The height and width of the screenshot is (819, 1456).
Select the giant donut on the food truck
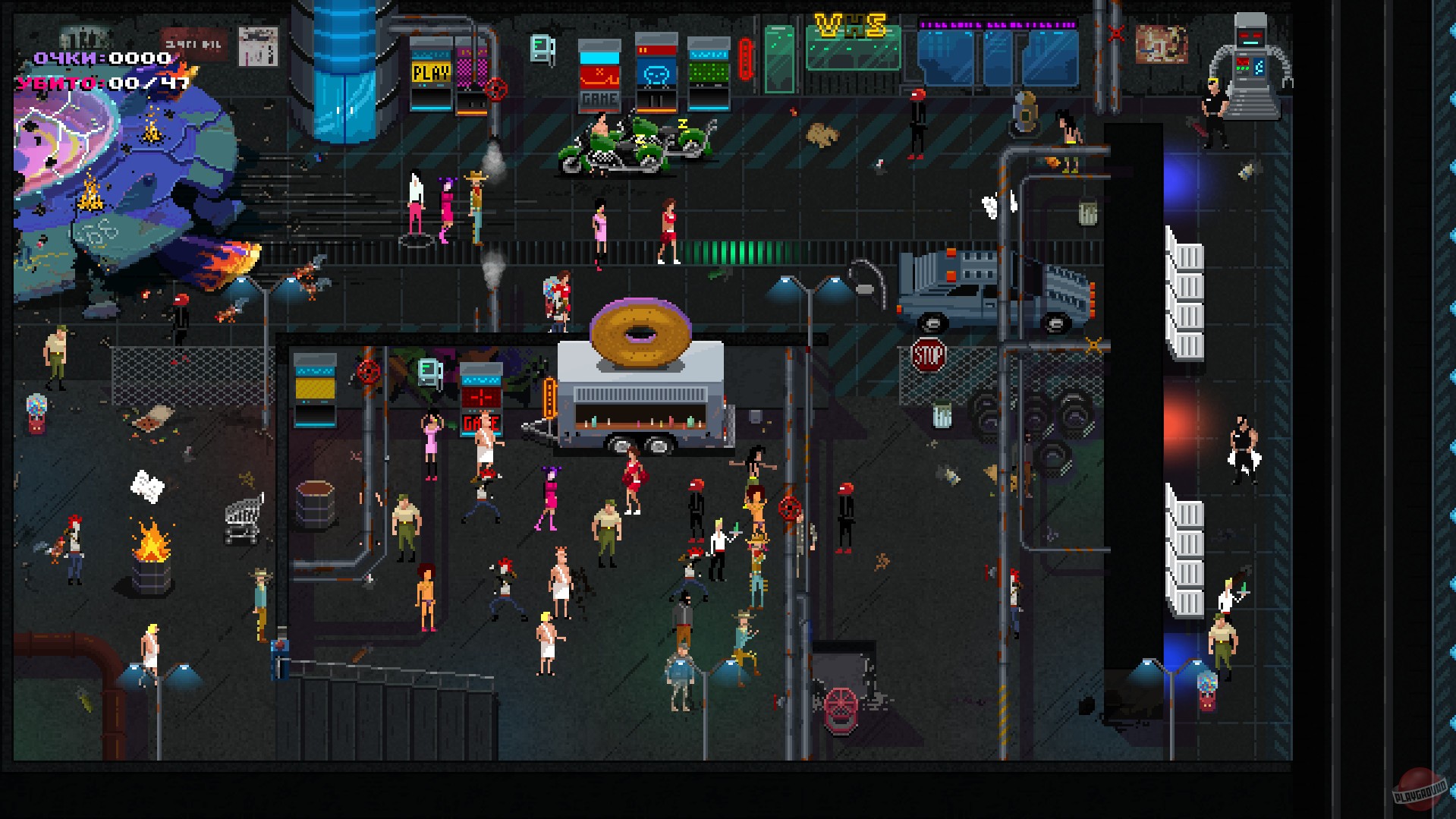(641, 334)
